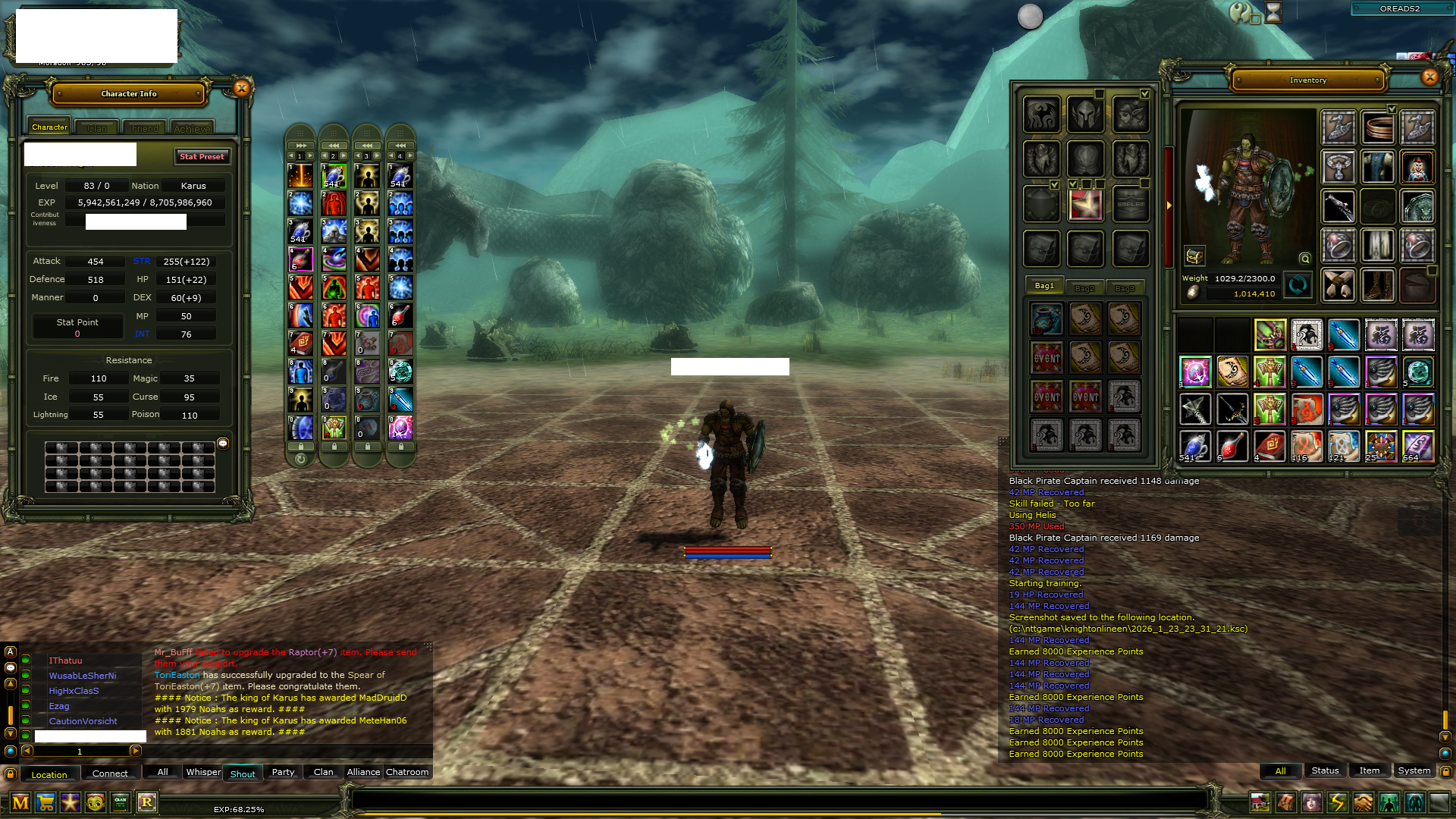Click the forward arrows atop the first skill bar
This screenshot has width=1456, height=819.
click(300, 144)
